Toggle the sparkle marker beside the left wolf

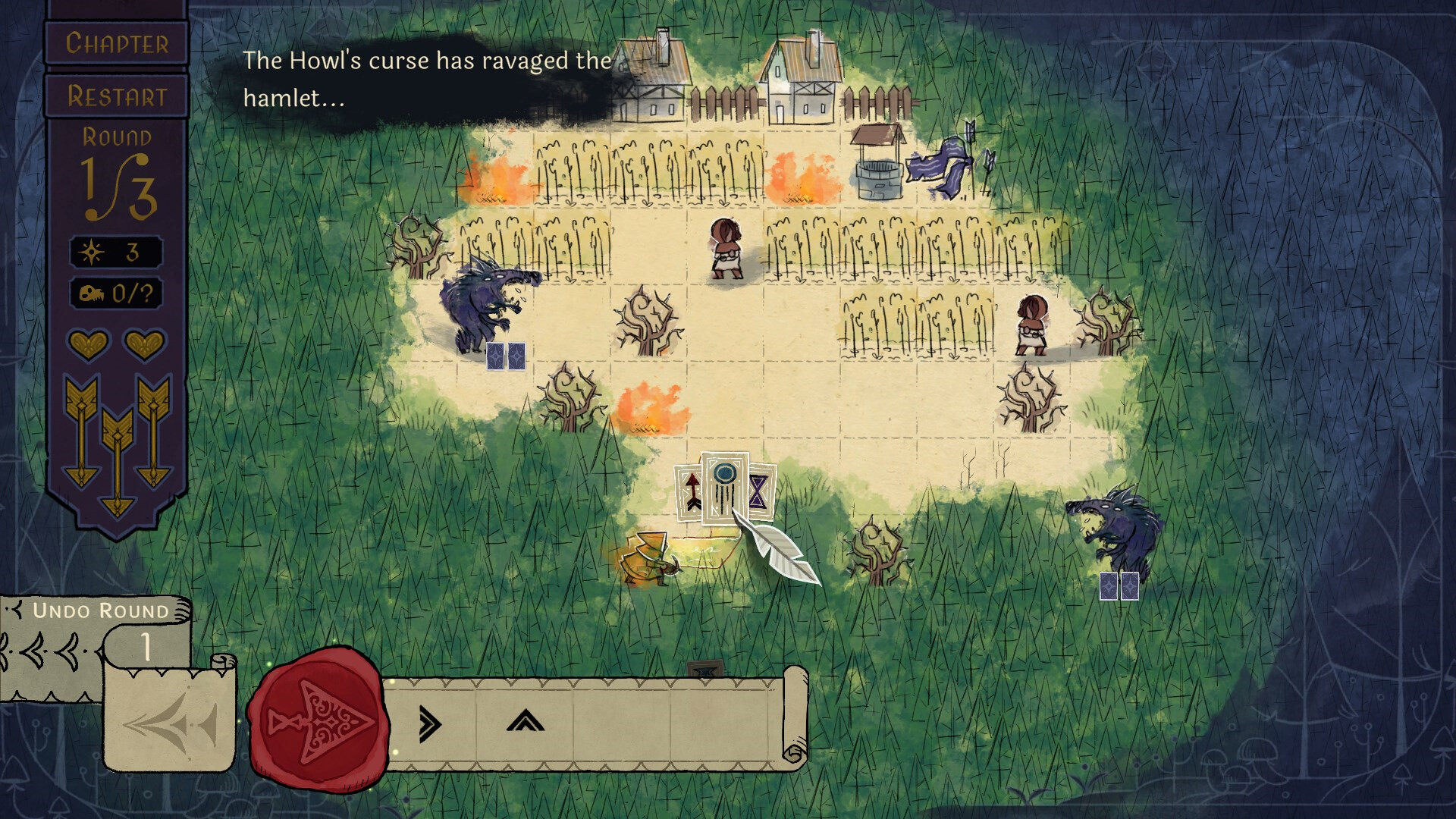point(507,354)
